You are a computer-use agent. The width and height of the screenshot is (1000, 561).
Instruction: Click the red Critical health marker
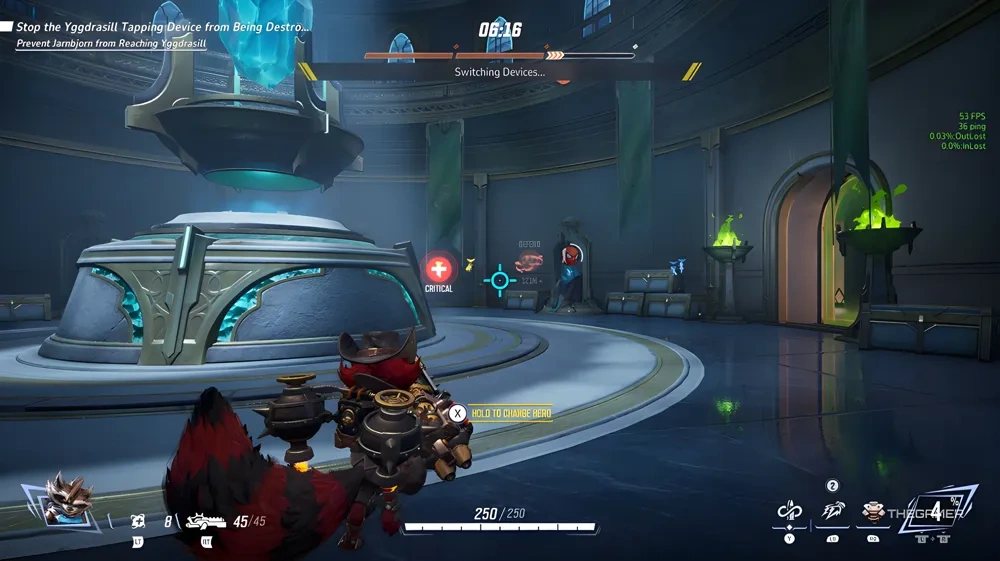[438, 268]
